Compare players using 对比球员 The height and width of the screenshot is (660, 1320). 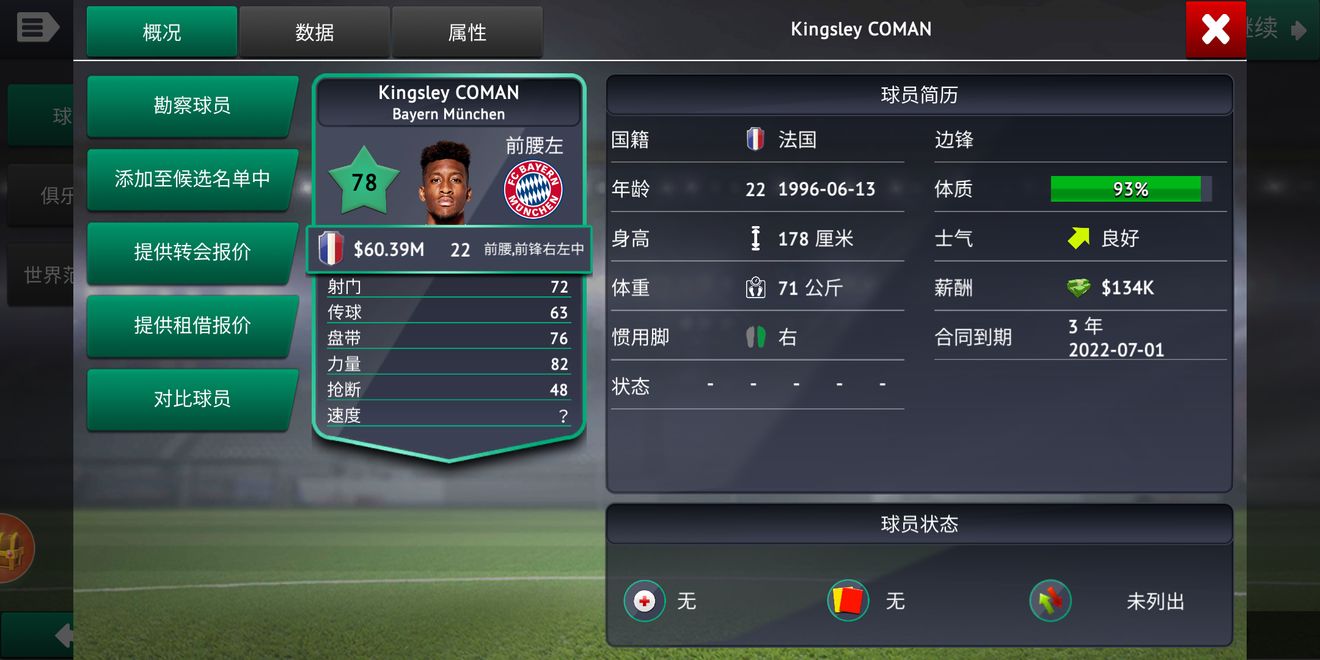192,399
